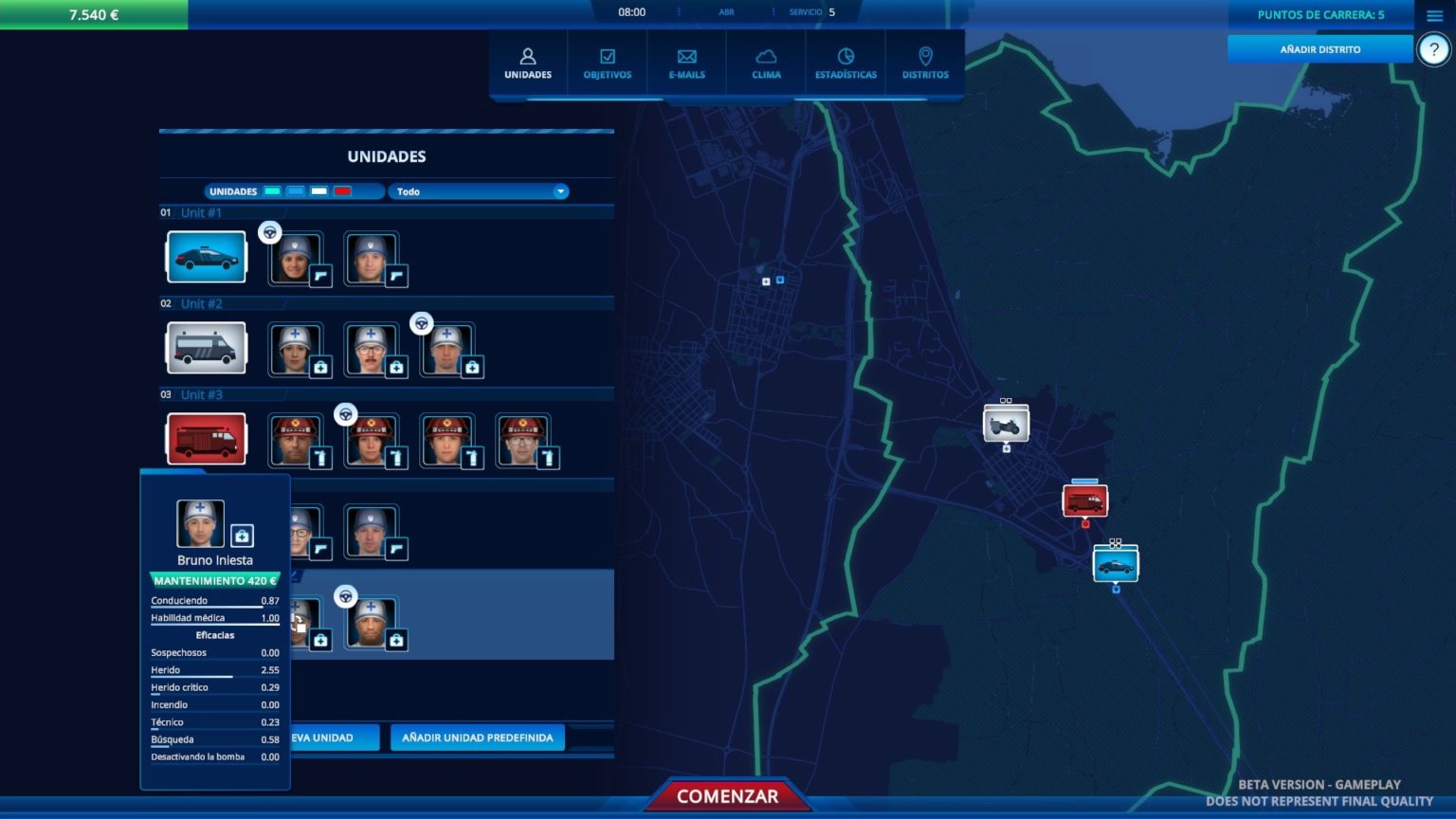Open the hamburger menu icon
Viewport: 1456px width, 819px height.
[1434, 15]
